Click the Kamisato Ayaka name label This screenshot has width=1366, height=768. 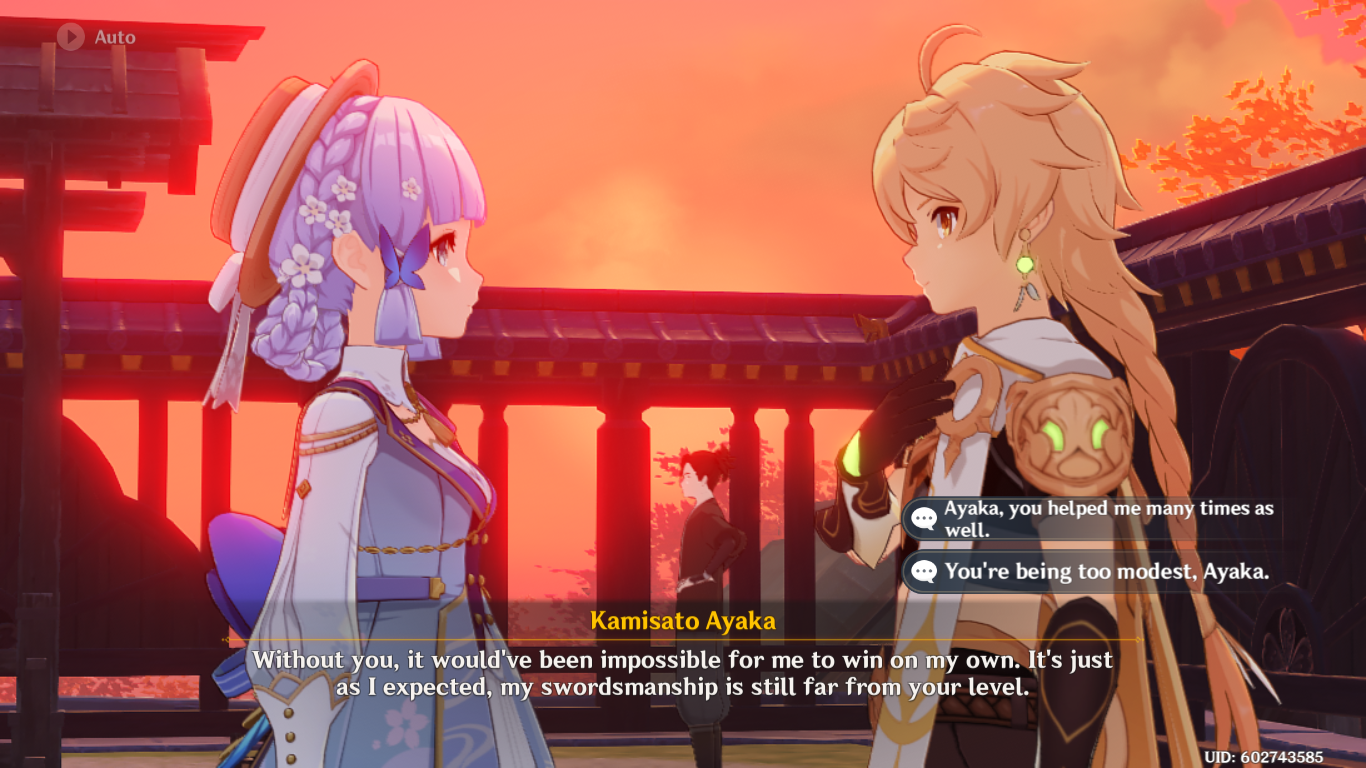coord(683,620)
